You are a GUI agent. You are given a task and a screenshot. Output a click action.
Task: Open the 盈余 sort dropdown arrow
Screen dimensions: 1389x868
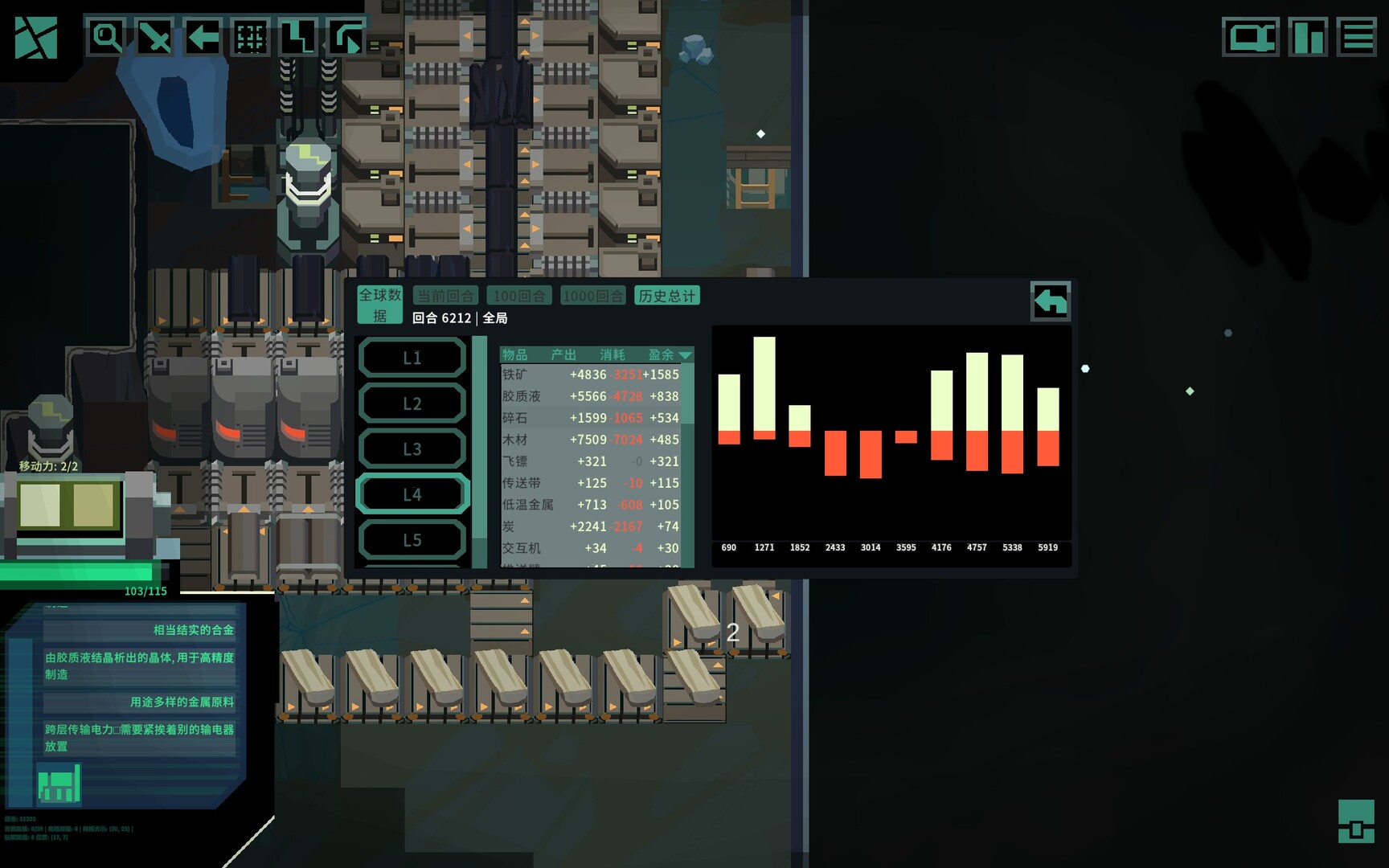686,354
